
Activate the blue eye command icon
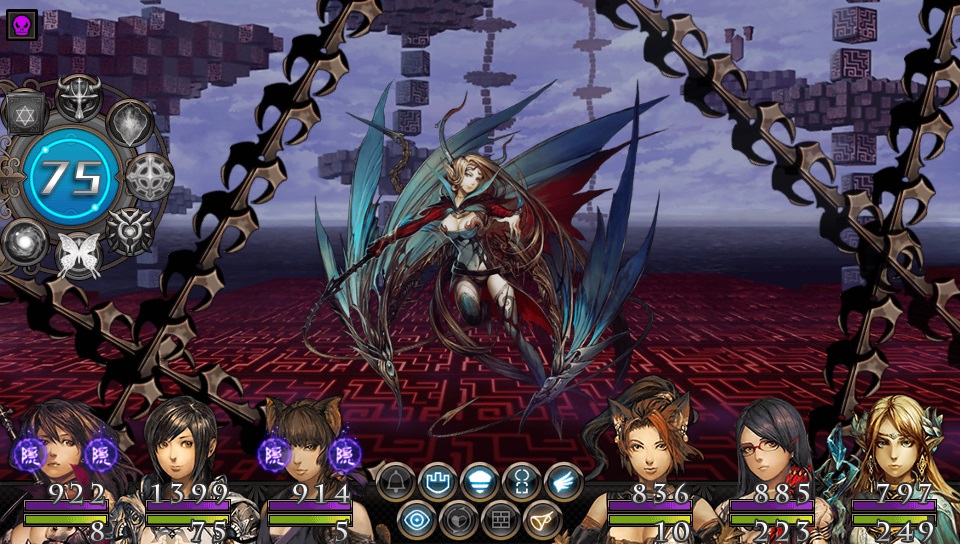coord(417,520)
